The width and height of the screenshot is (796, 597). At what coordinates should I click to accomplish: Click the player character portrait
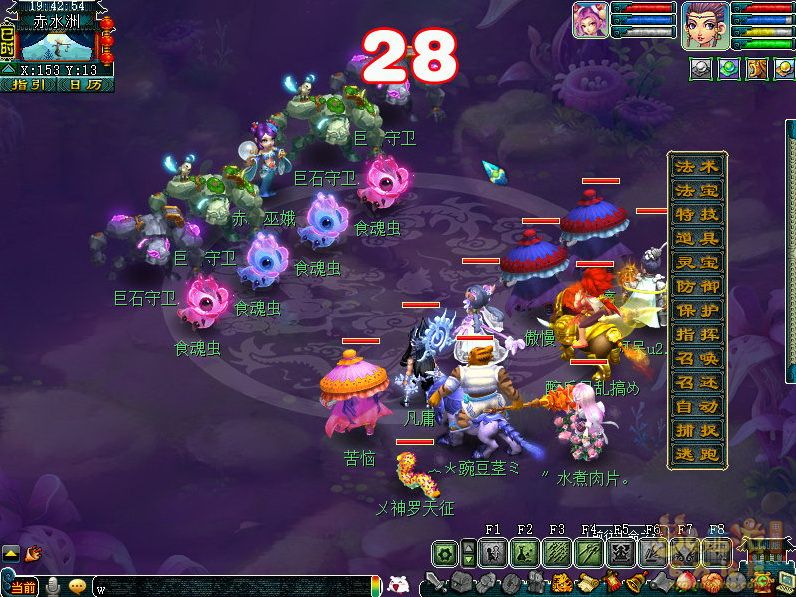[705, 24]
